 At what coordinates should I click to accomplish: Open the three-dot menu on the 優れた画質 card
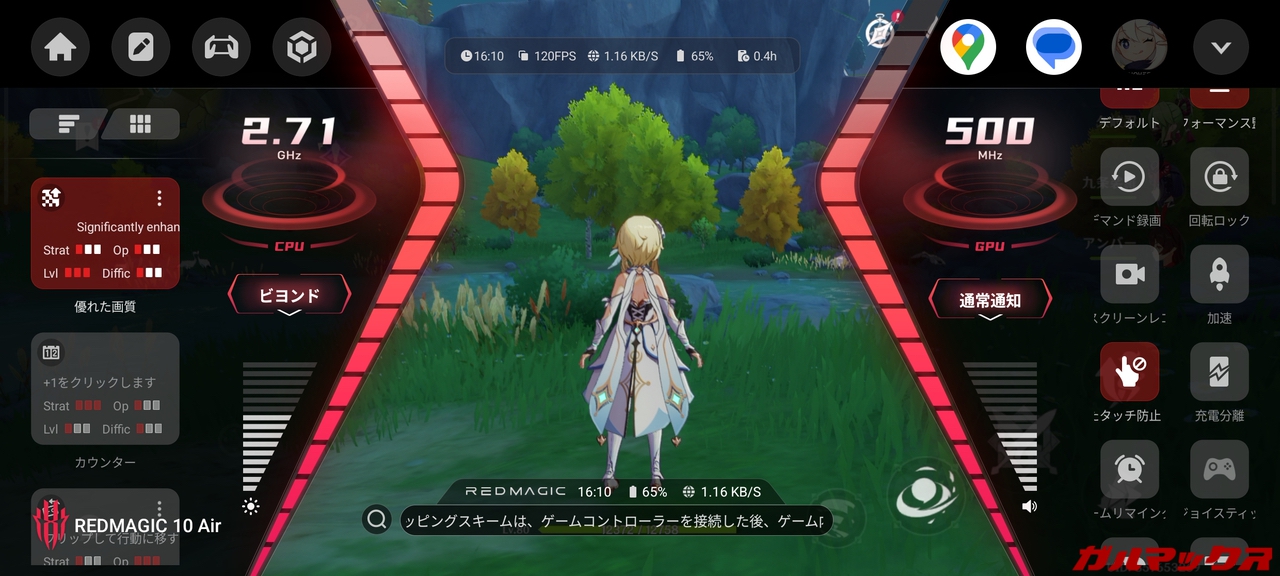(x=159, y=198)
